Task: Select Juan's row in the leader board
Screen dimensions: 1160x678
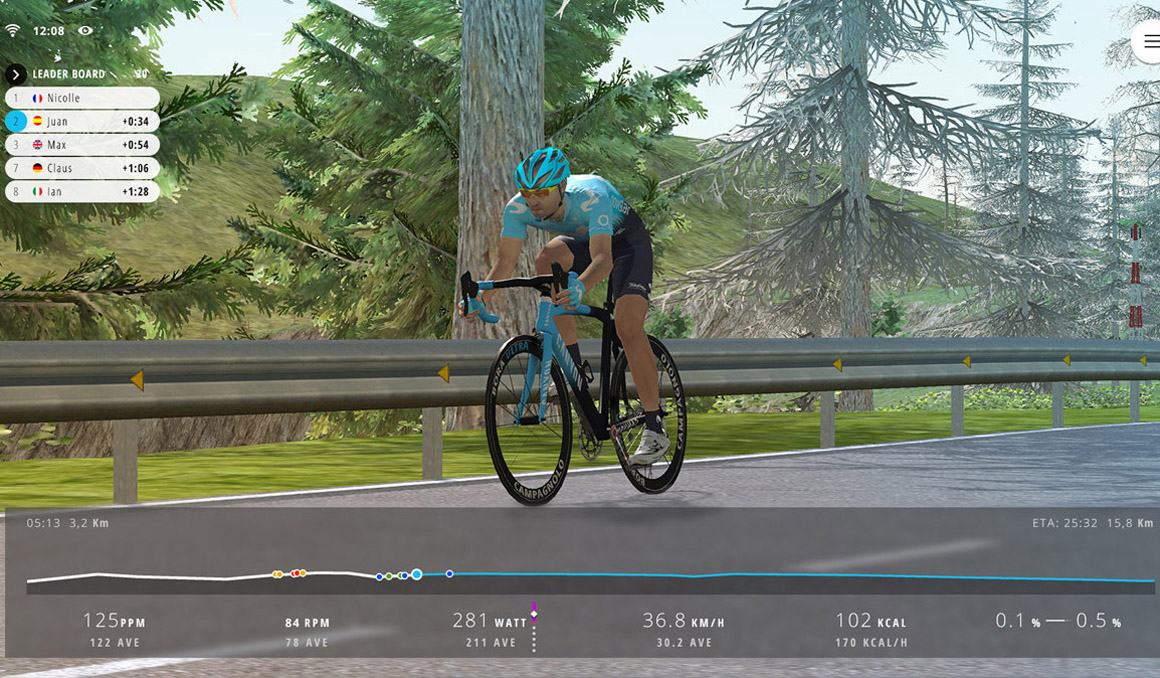Action: (82, 121)
